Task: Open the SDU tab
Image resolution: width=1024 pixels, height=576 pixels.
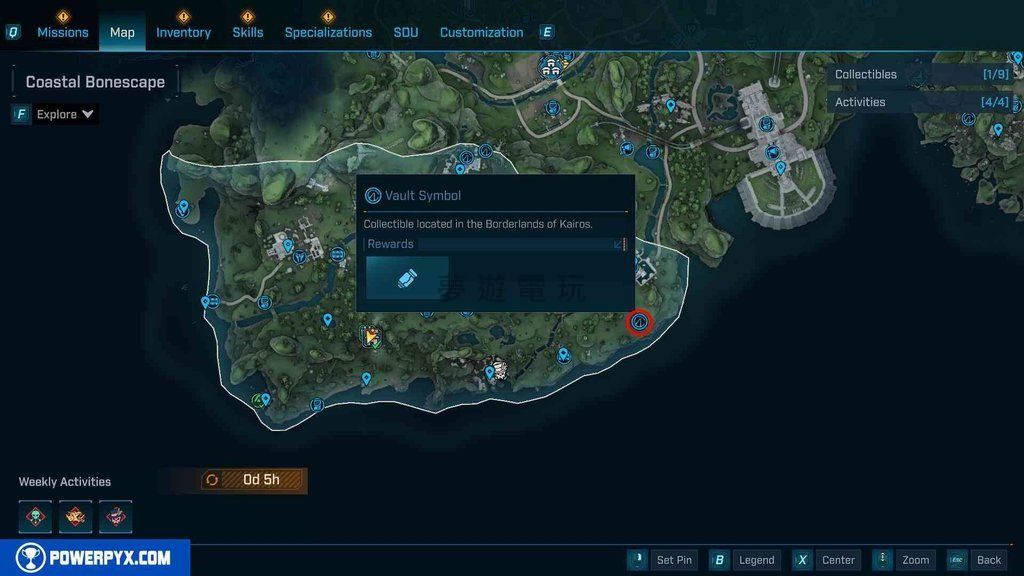Action: pos(406,32)
